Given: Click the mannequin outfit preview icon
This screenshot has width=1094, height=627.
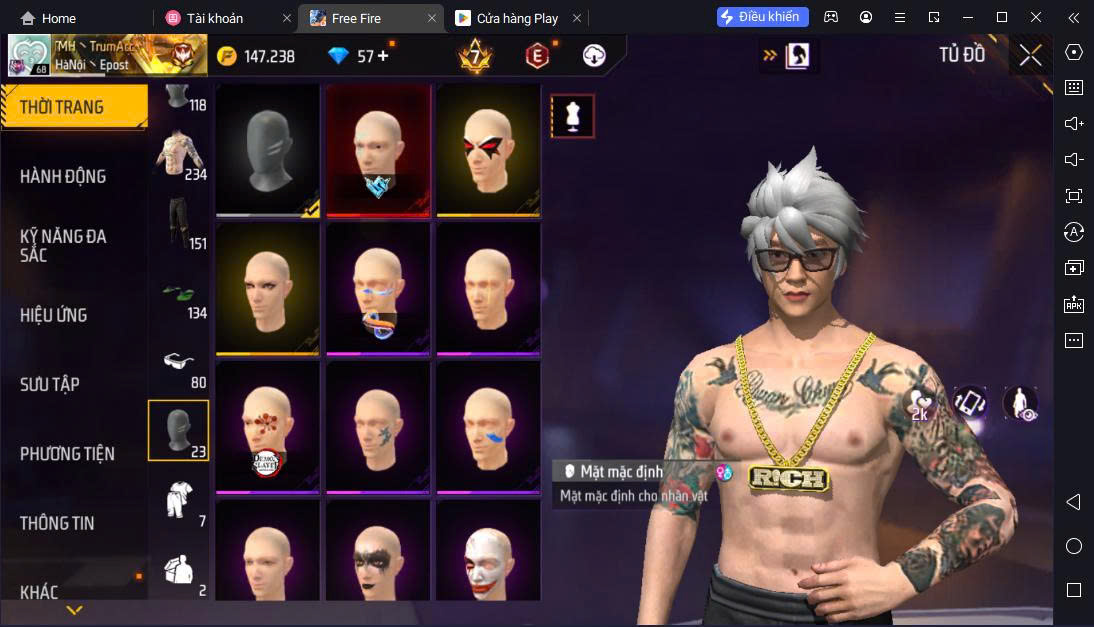Looking at the screenshot, I should point(573,116).
